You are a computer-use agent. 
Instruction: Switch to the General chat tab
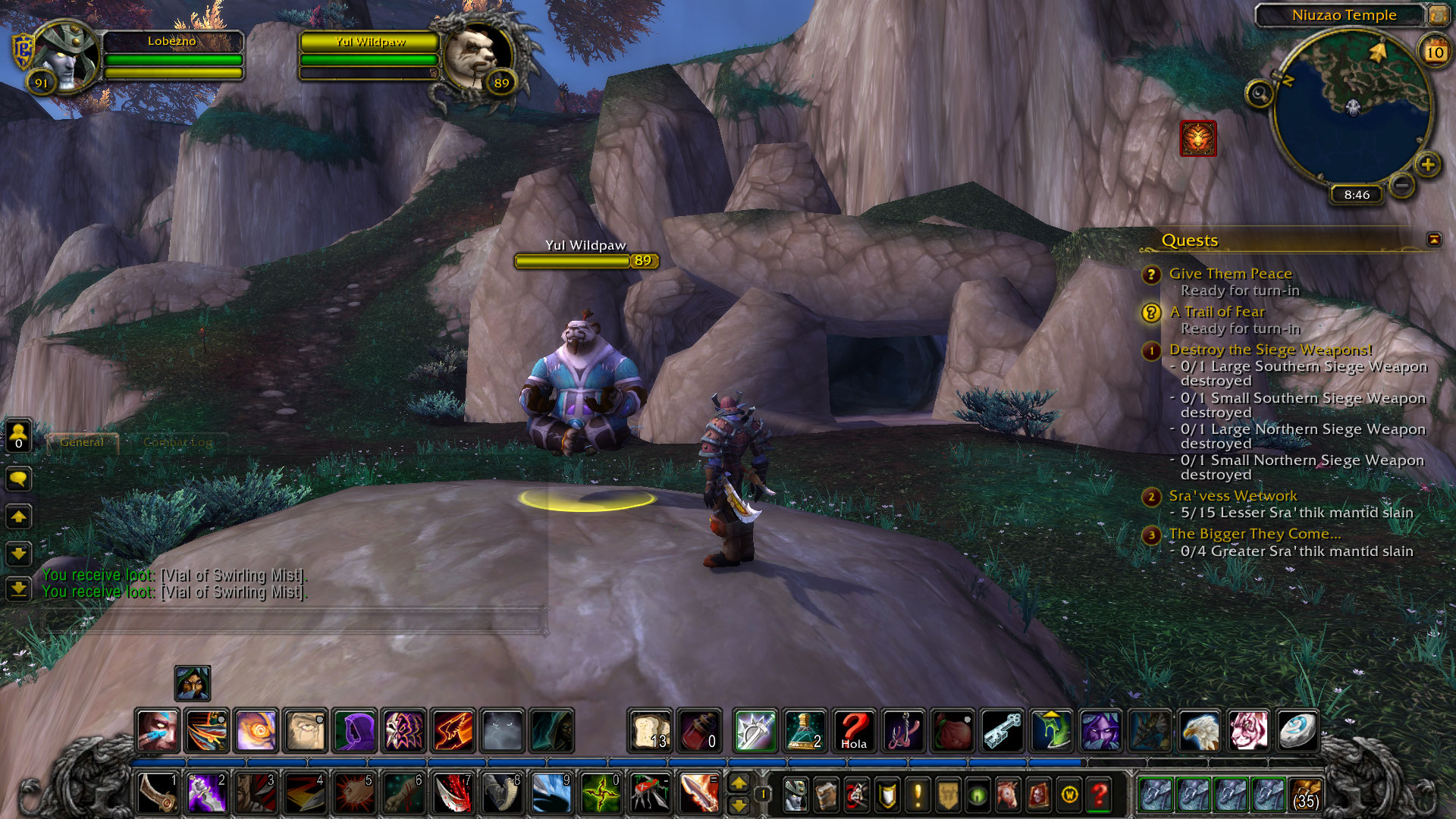coord(82,442)
